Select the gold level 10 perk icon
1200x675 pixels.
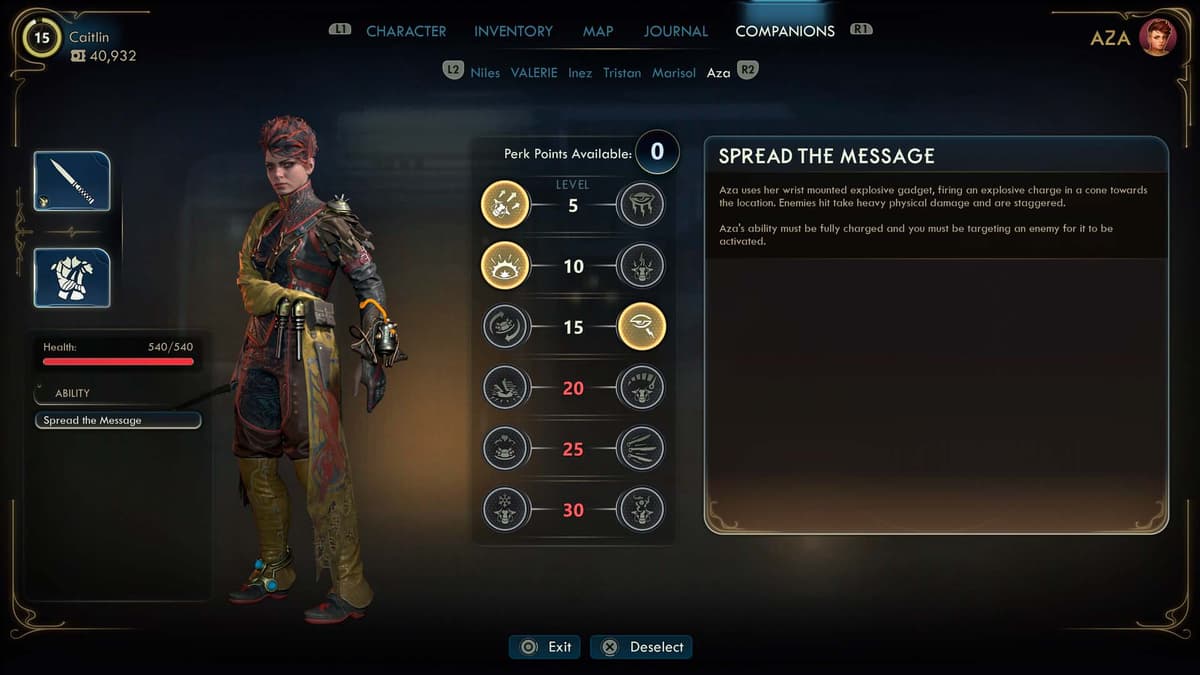point(505,266)
